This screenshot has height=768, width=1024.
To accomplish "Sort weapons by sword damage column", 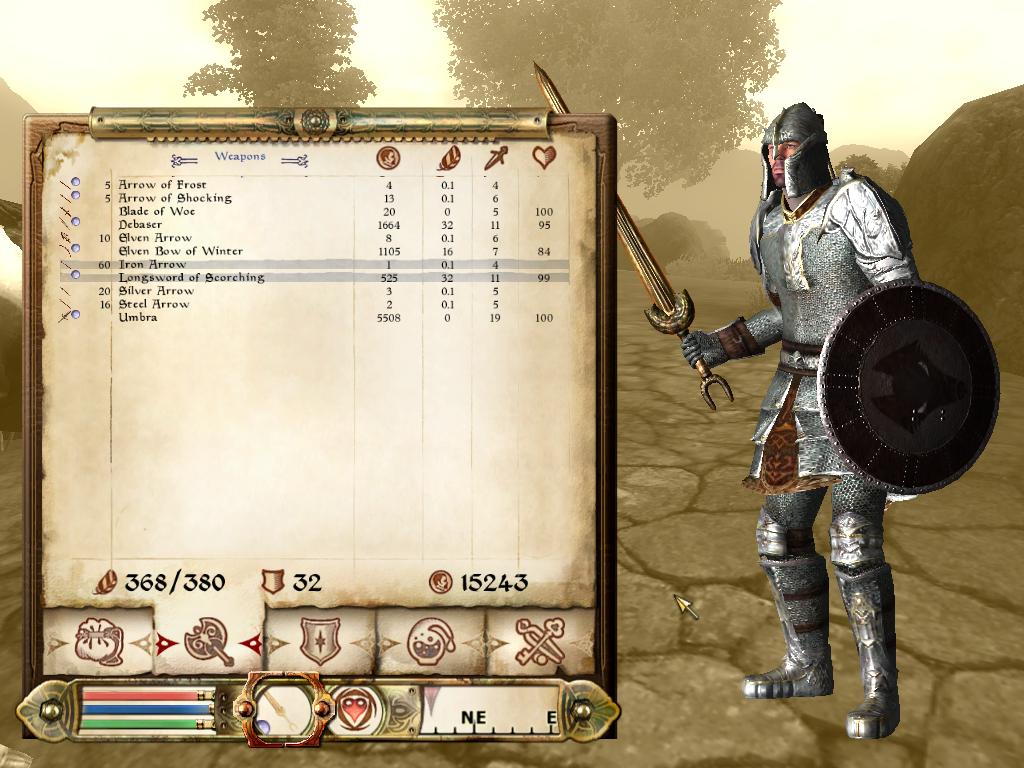I will [496, 158].
